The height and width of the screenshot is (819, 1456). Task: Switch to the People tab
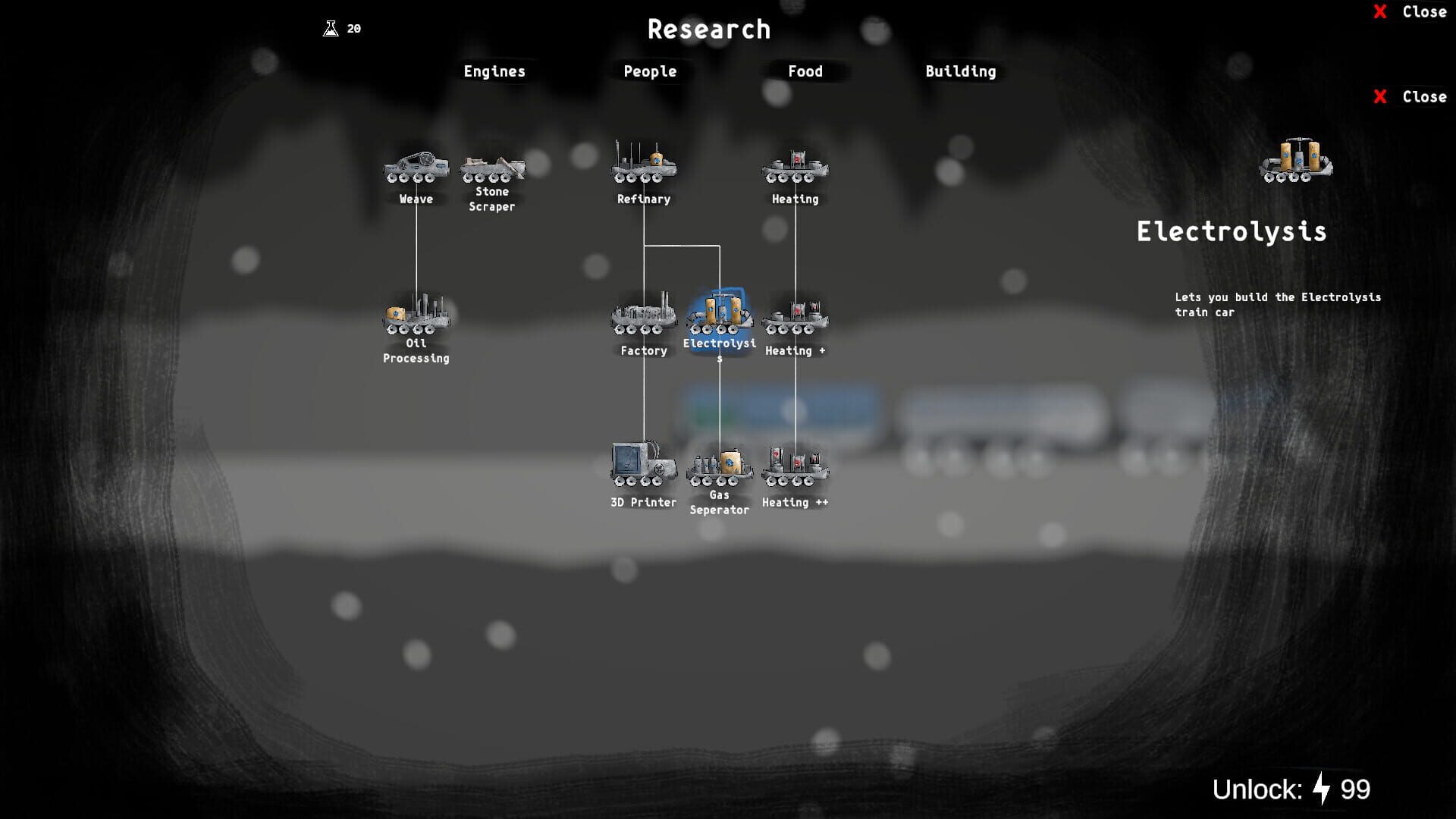(x=649, y=71)
